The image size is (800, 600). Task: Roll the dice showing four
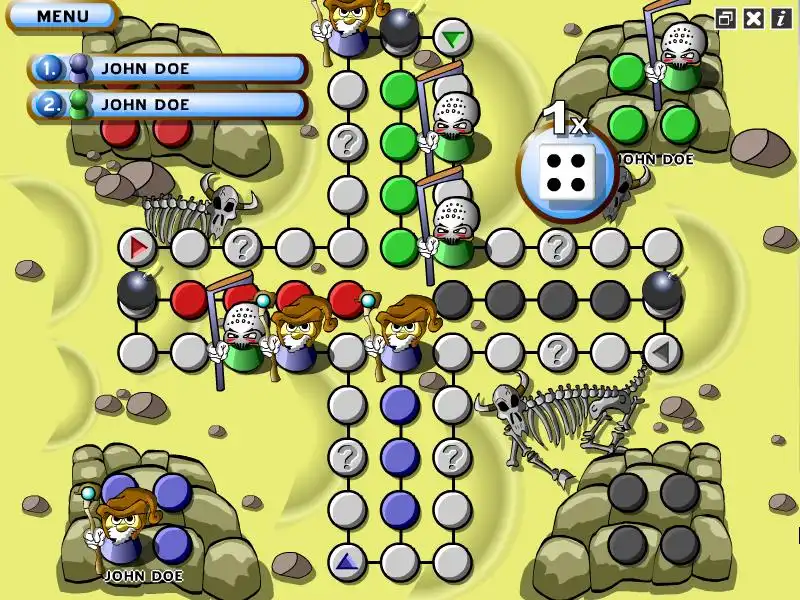coord(566,171)
